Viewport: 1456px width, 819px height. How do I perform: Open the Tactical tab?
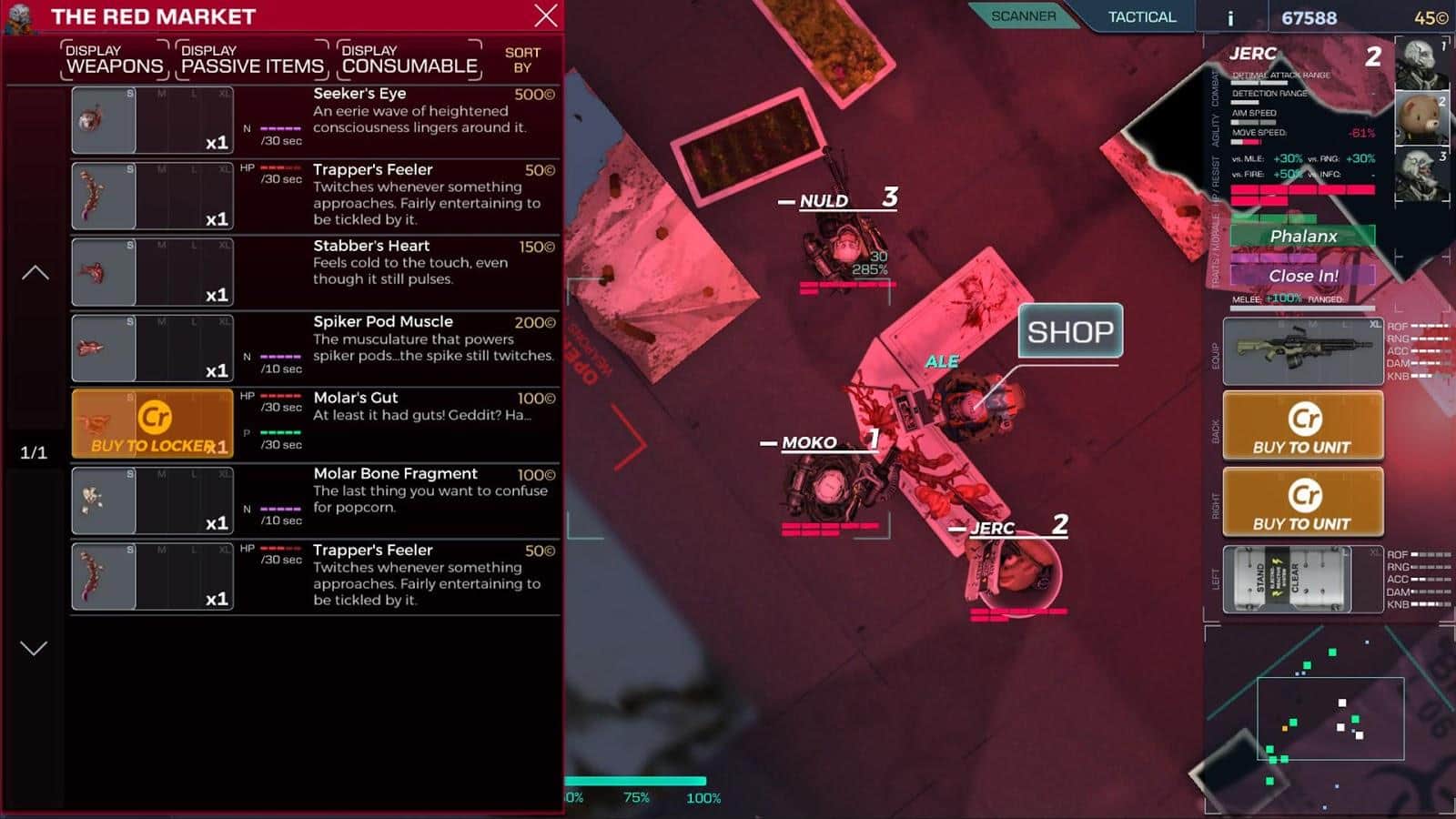[x=1141, y=16]
